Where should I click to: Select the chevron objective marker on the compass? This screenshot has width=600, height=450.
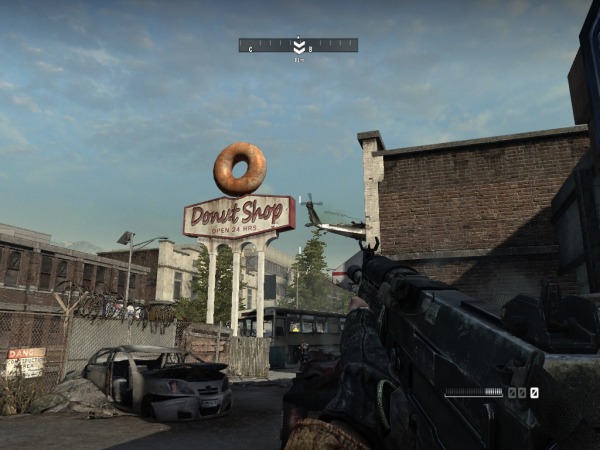point(299,46)
